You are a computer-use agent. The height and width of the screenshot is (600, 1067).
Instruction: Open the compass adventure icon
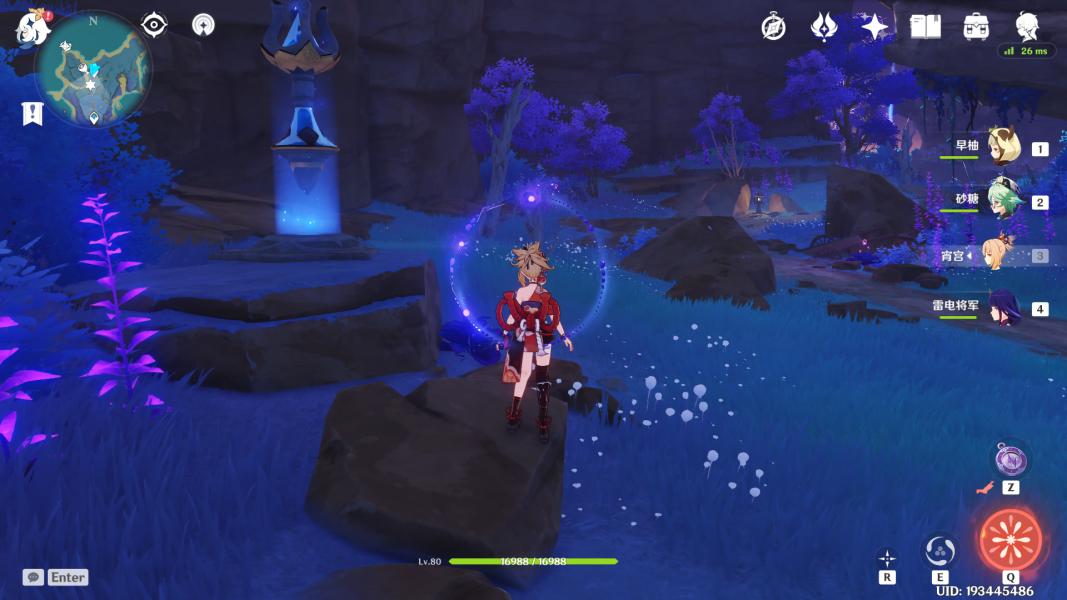point(773,27)
